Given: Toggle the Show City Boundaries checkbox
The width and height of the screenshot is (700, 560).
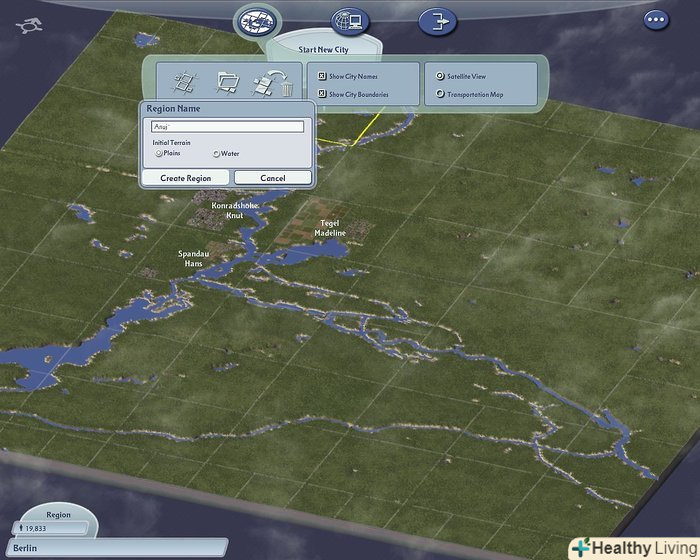Looking at the screenshot, I should [323, 95].
